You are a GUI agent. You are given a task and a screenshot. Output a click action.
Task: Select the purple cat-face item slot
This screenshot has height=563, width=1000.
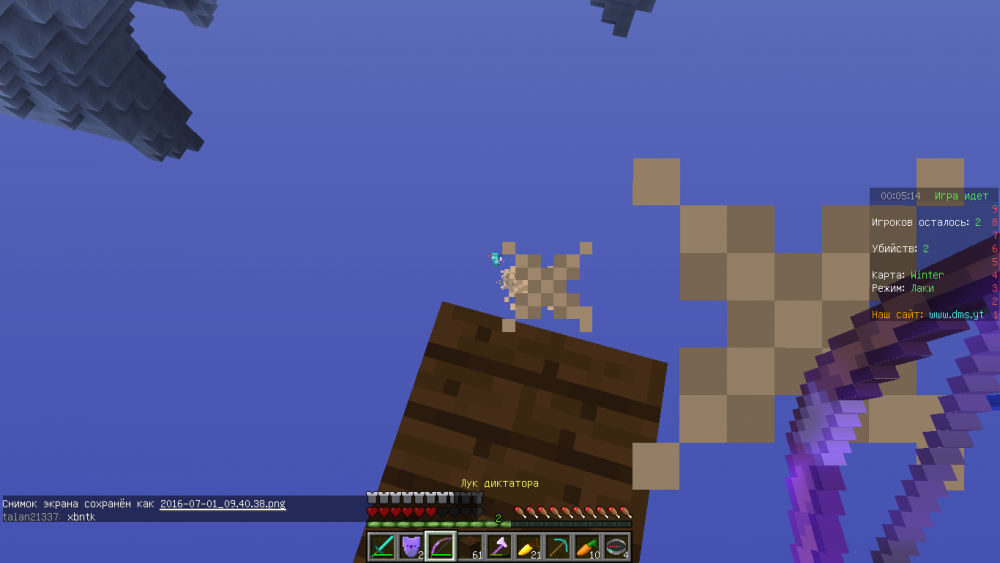tap(411, 546)
